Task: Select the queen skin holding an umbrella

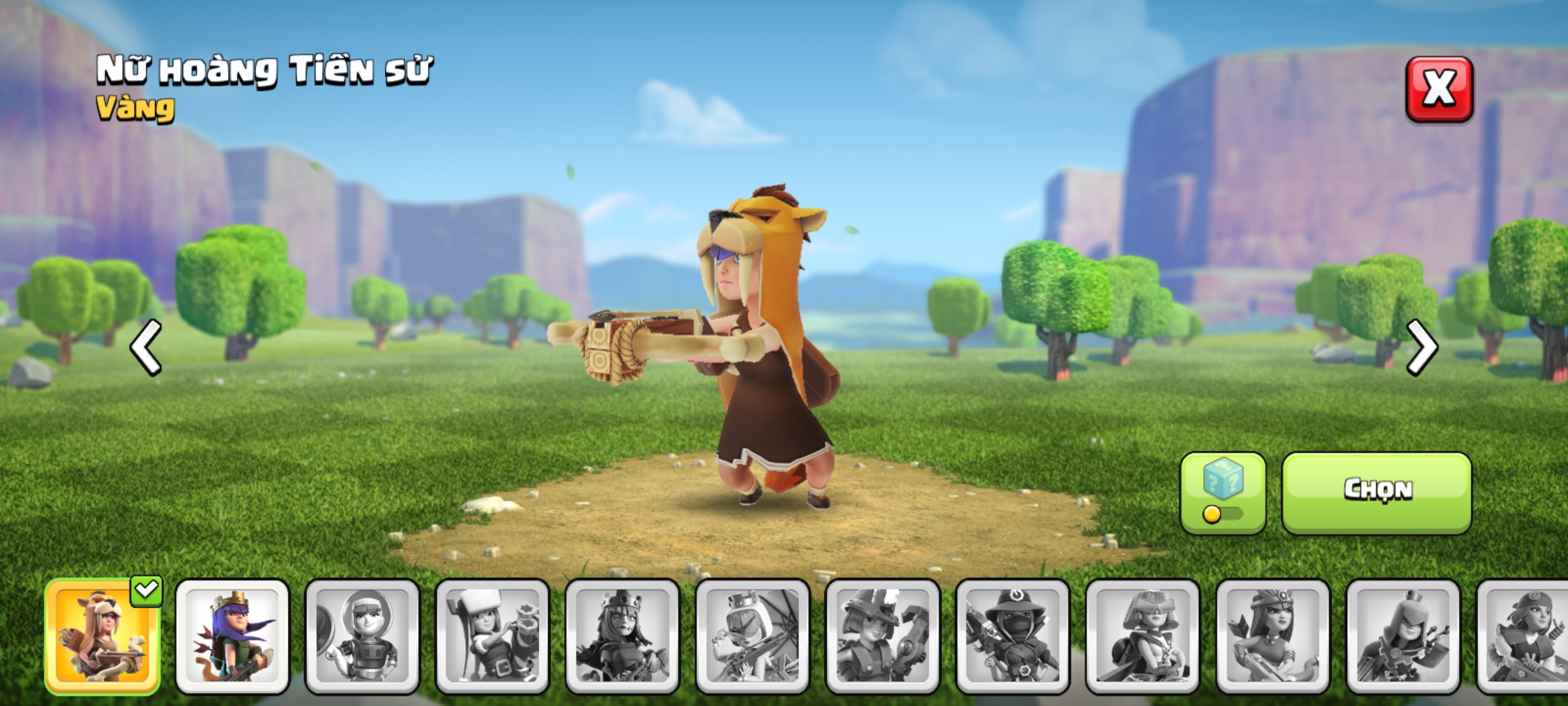Action: coord(753,636)
